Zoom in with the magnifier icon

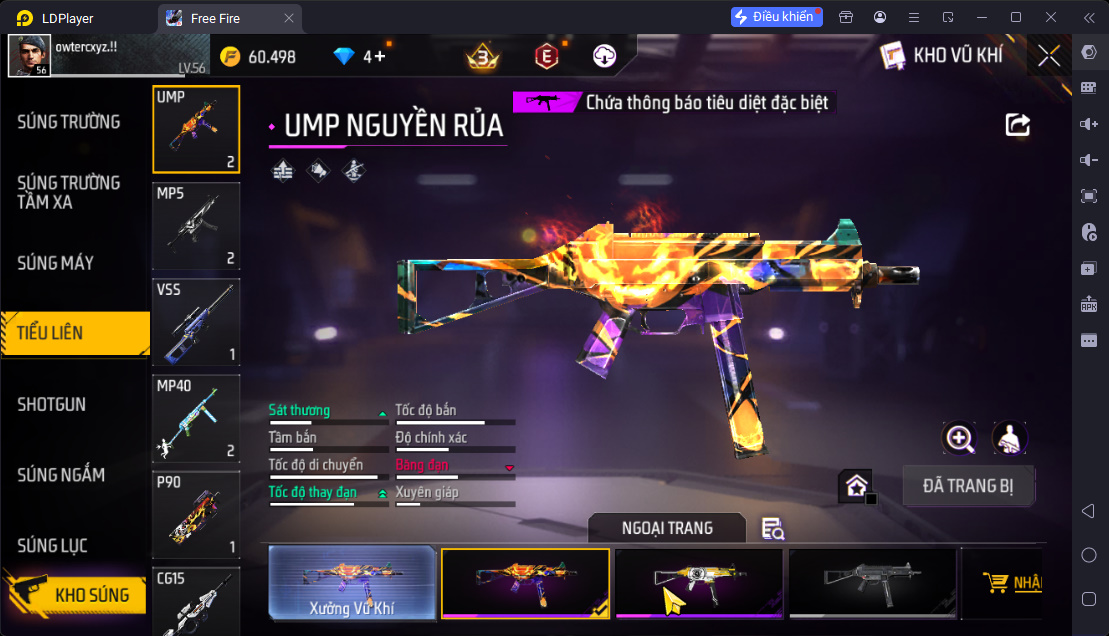pos(959,437)
